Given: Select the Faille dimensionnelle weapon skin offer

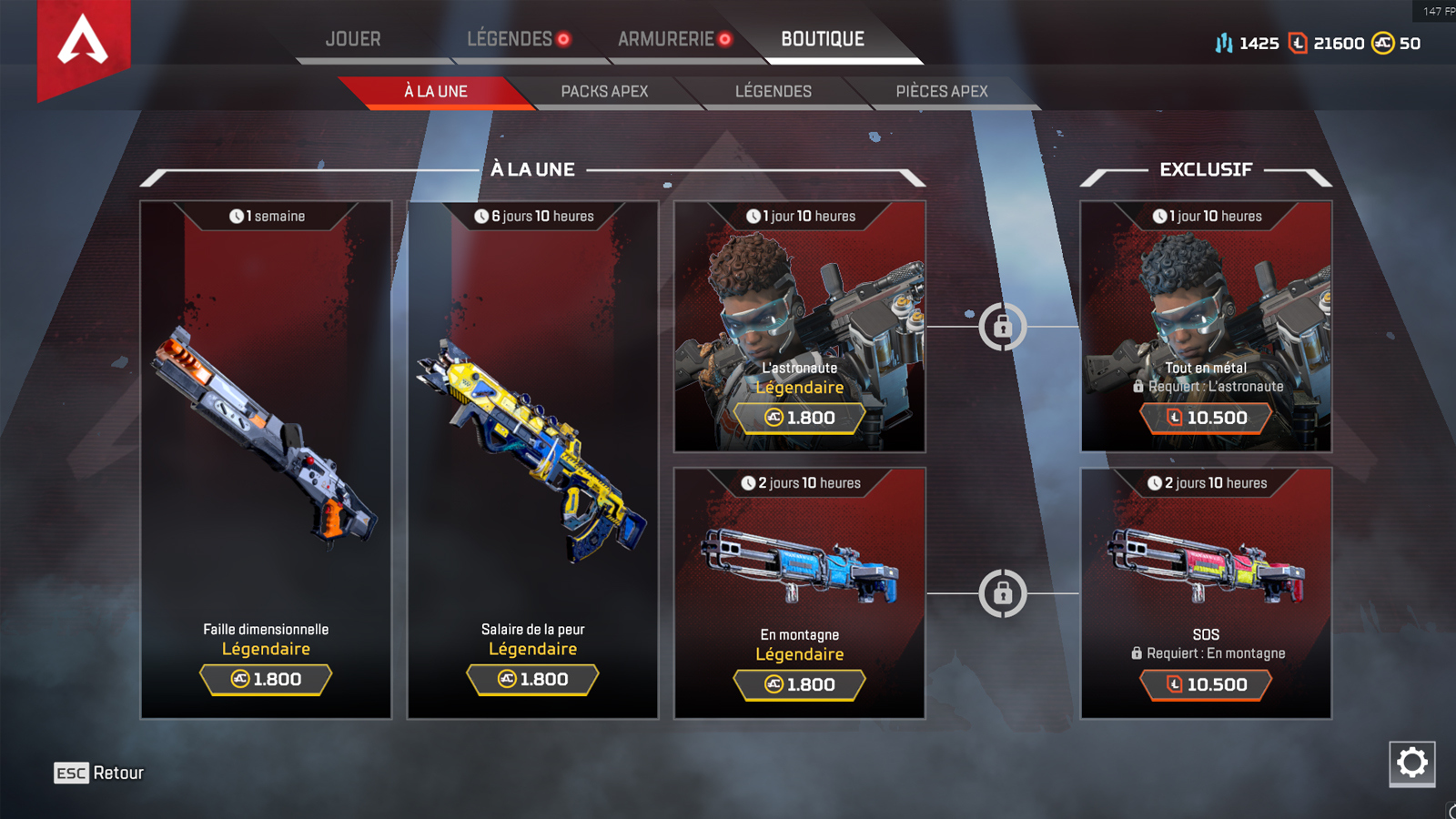Looking at the screenshot, I should tap(266, 460).
